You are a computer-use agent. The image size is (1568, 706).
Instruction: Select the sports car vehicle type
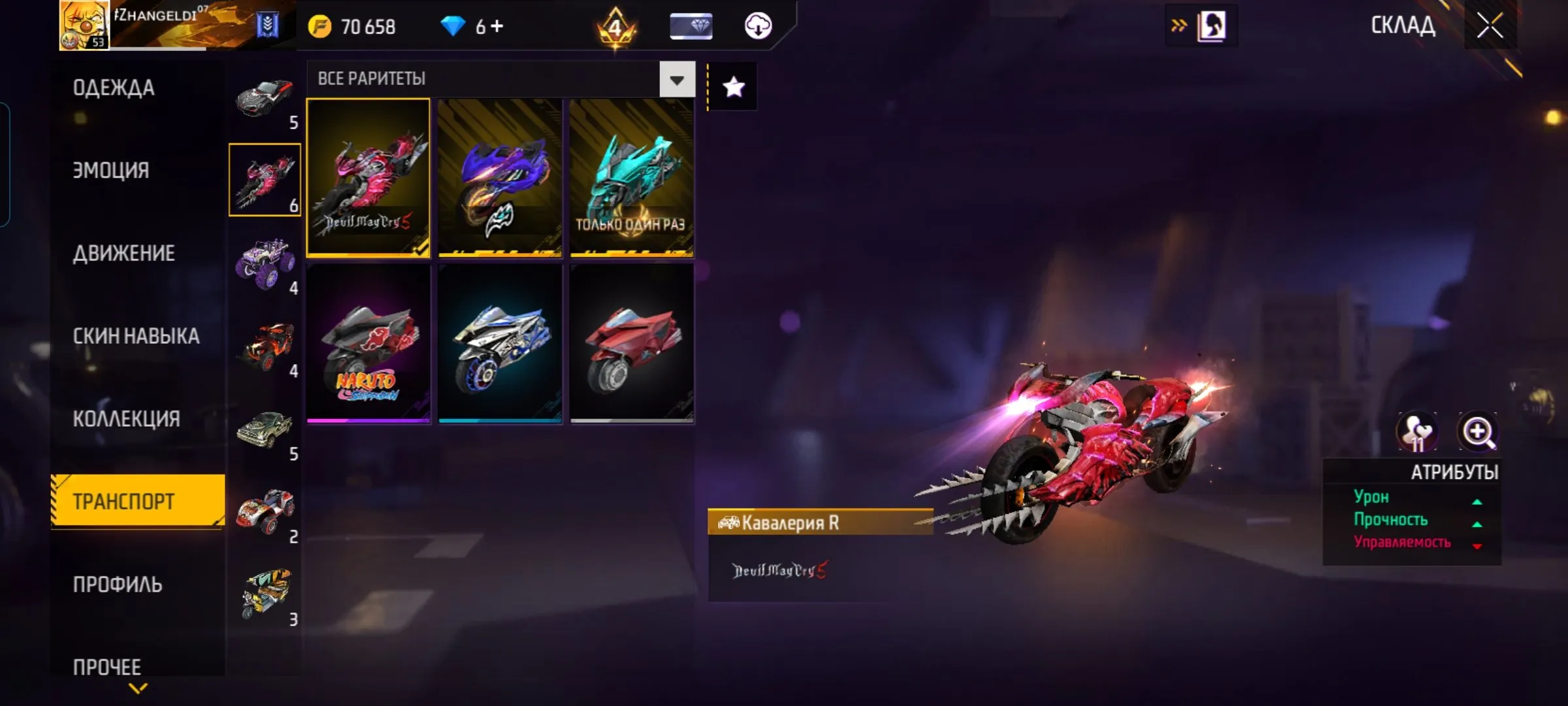pos(265,98)
